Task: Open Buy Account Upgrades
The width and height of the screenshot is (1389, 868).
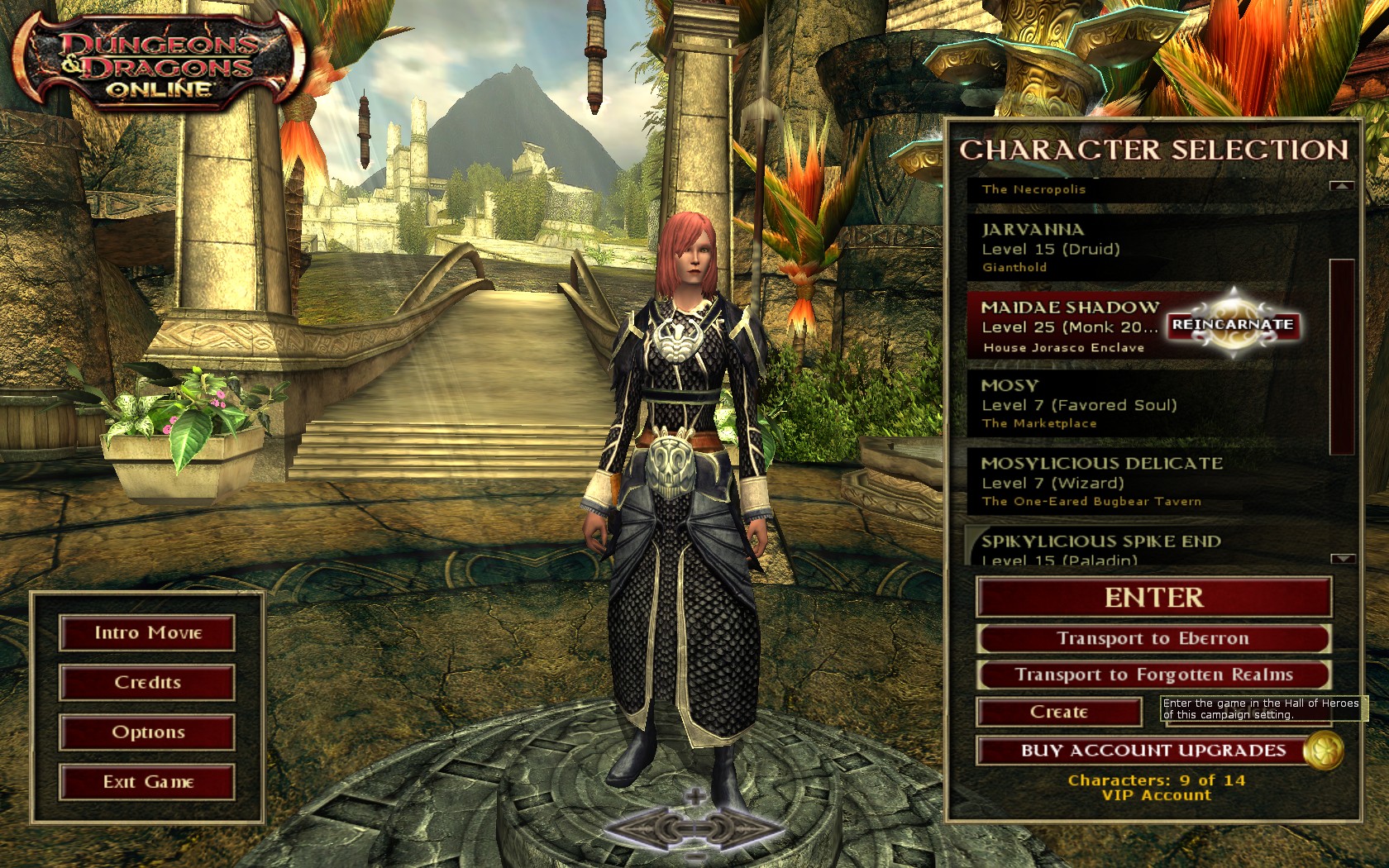Action: pos(1153,751)
